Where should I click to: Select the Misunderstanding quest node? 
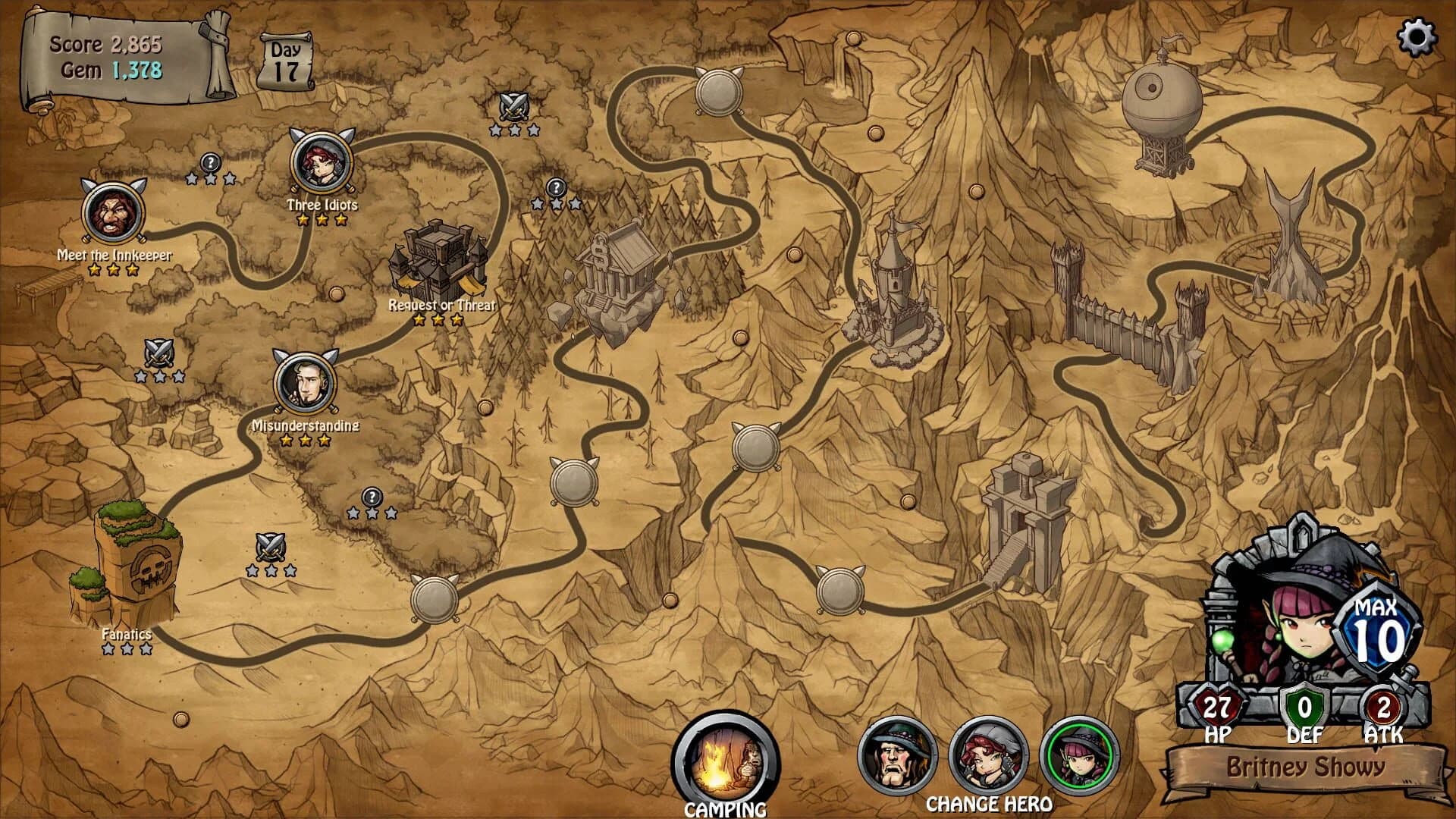[304, 383]
